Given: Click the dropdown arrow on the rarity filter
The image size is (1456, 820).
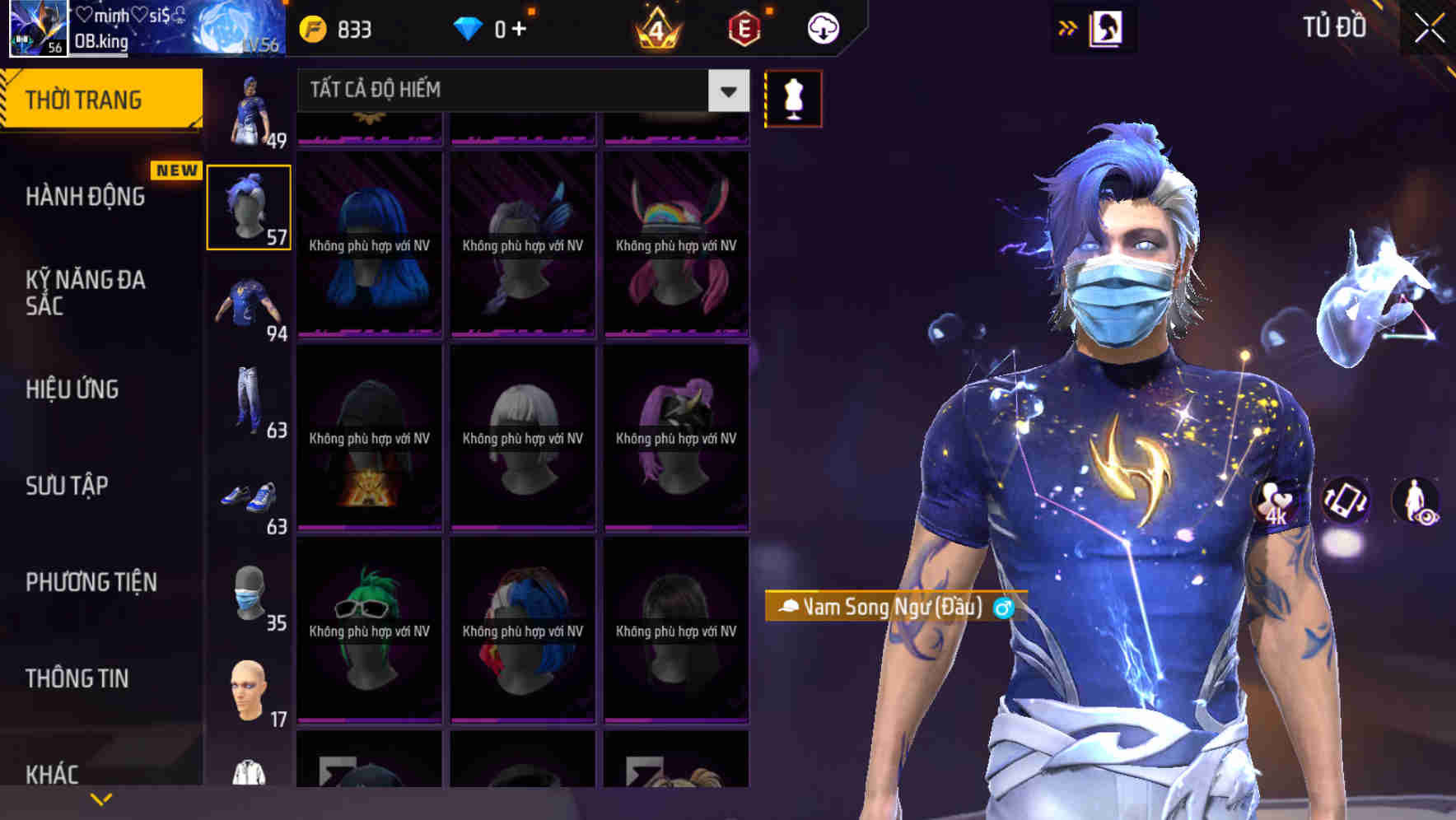Looking at the screenshot, I should pos(726,91).
